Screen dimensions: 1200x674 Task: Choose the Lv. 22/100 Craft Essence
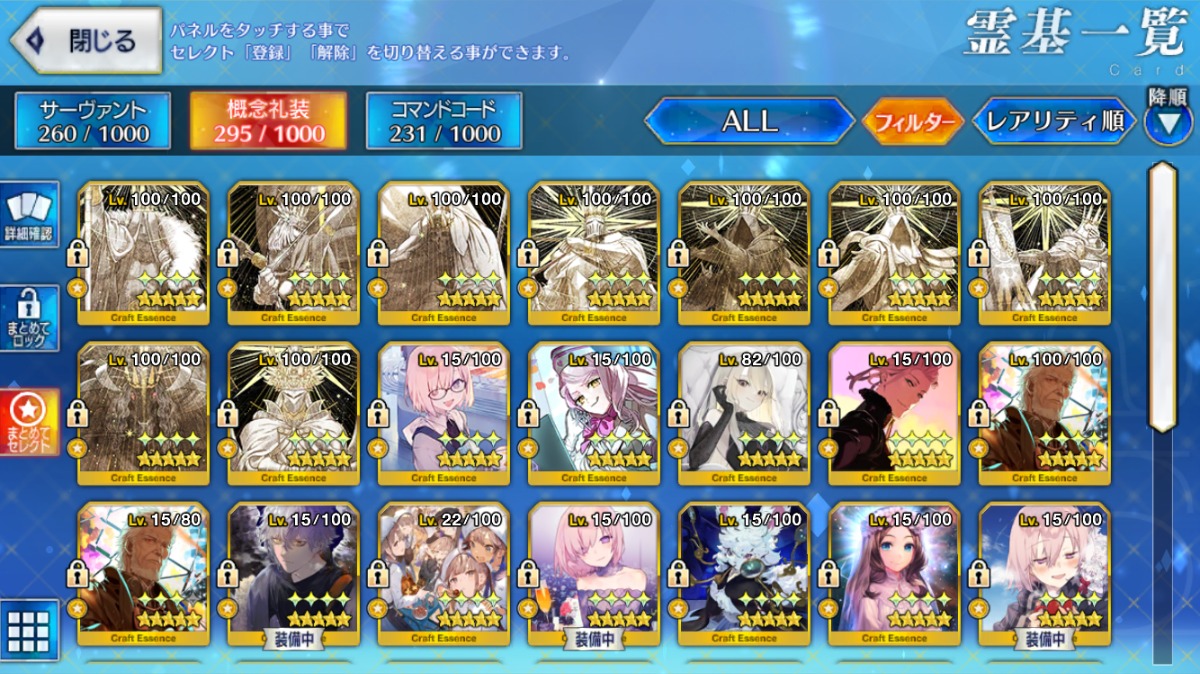(444, 573)
